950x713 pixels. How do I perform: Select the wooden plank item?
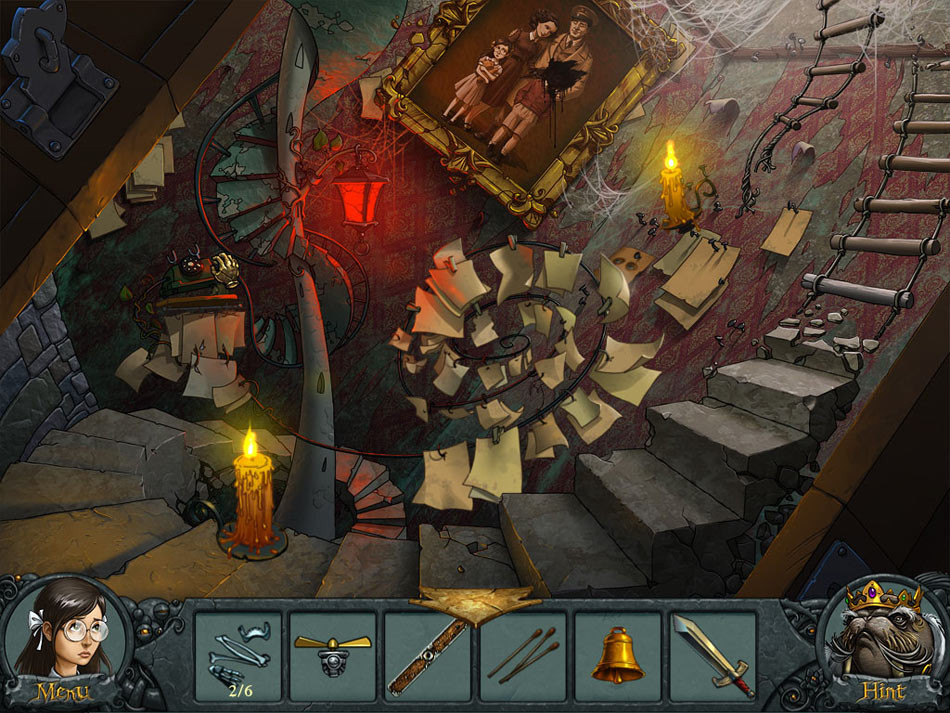pos(428,655)
